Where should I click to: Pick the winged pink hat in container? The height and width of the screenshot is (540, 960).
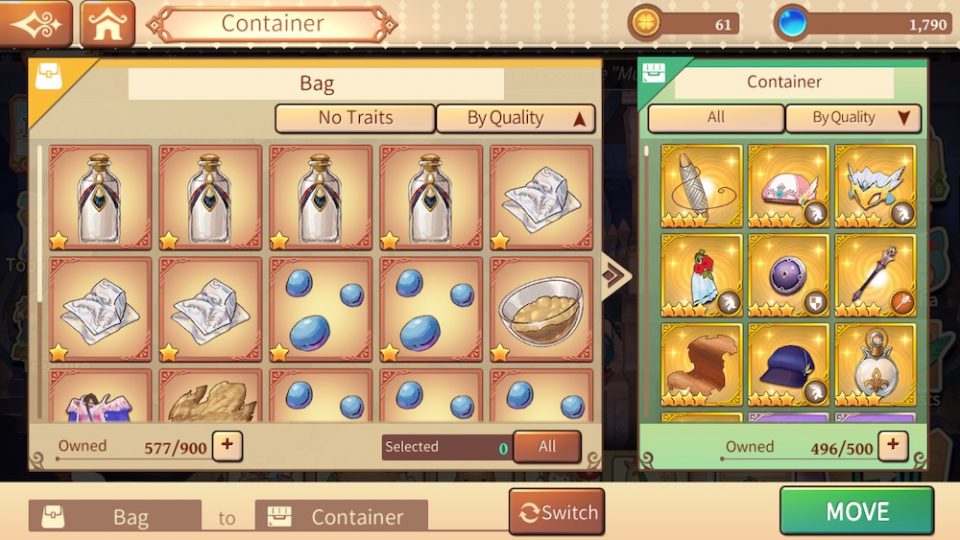[x=788, y=186]
